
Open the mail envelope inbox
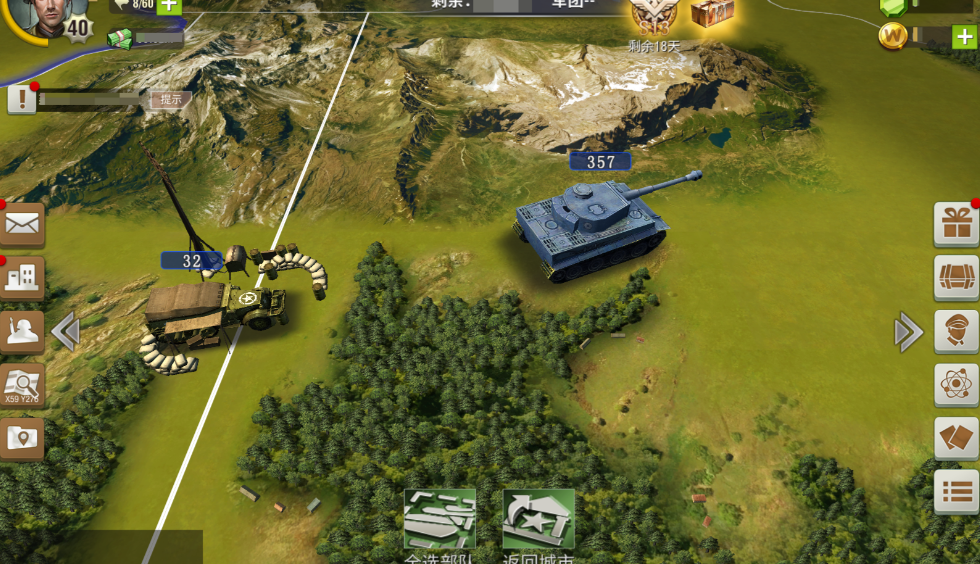(22, 224)
